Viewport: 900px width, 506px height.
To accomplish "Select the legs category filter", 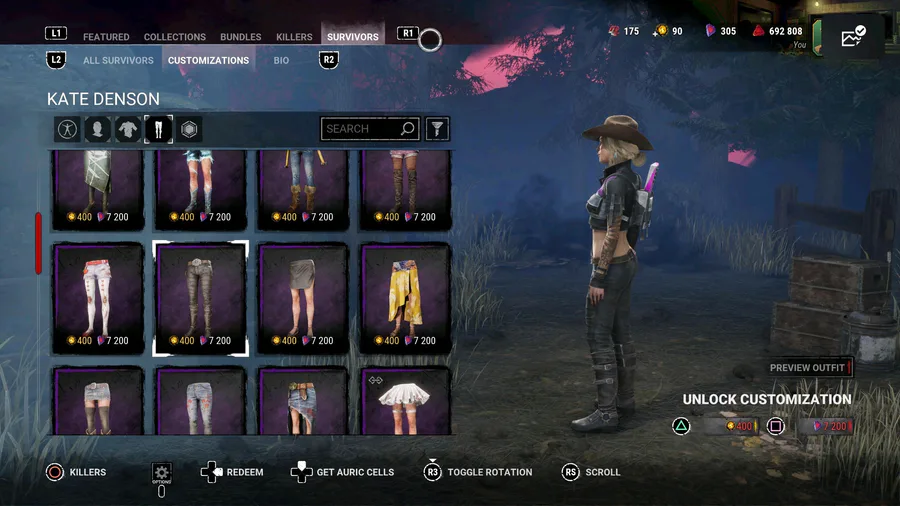I will (x=158, y=129).
